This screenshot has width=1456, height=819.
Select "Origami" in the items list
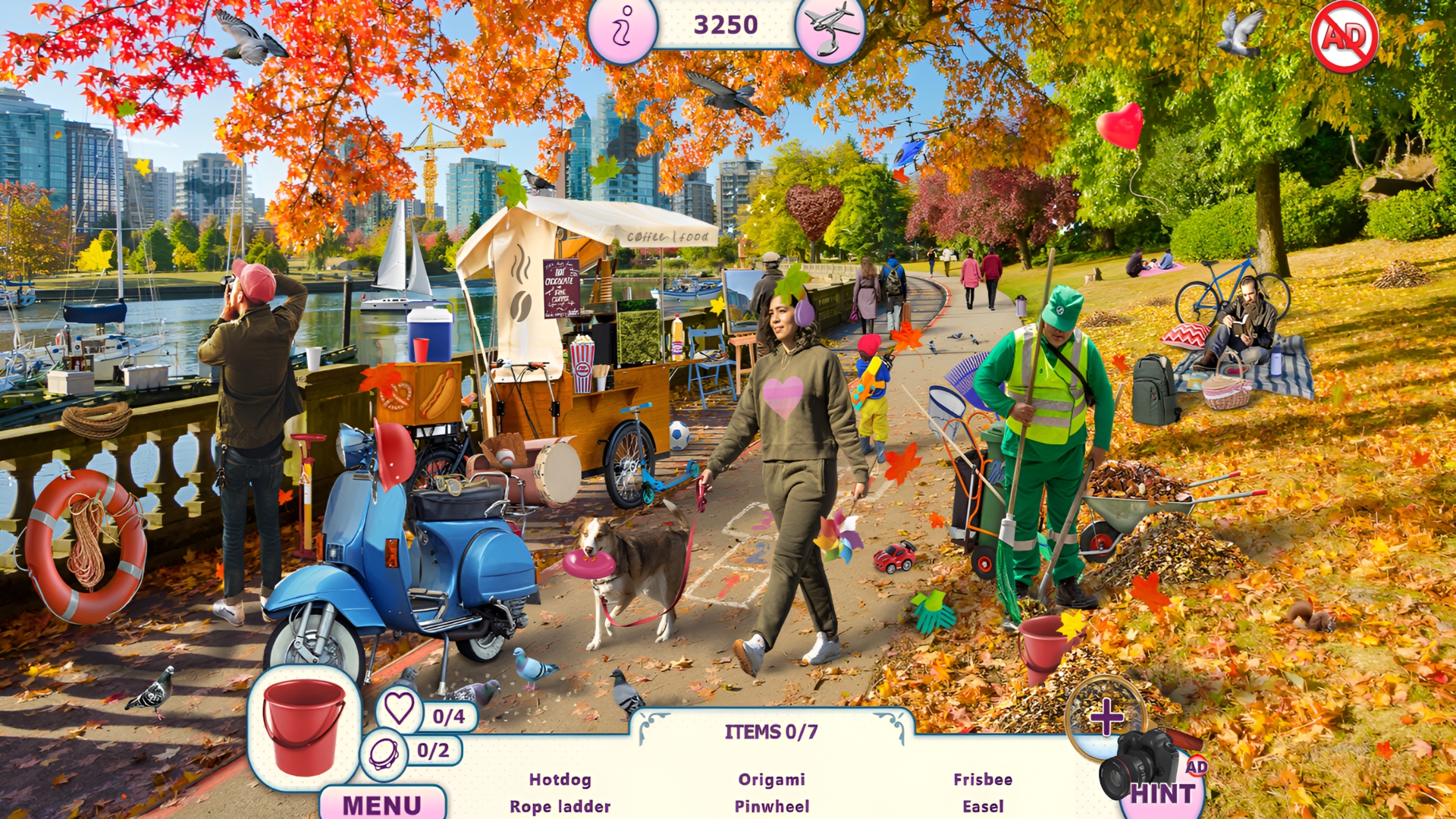coord(772,779)
